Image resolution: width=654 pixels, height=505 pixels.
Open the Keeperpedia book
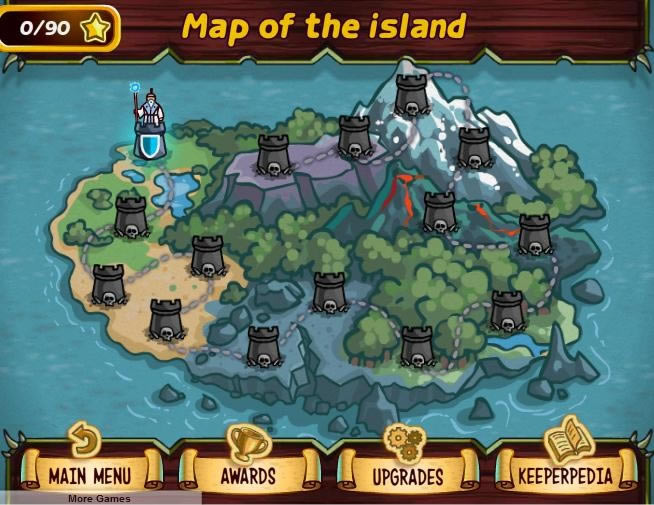(565, 473)
